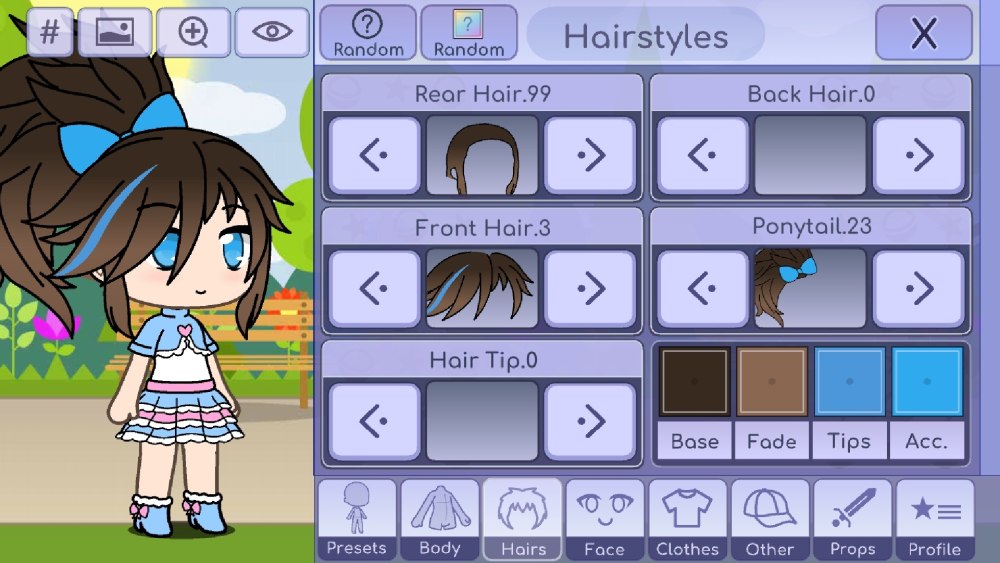Open the Clothes tab
1000x563 pixels.
point(688,518)
